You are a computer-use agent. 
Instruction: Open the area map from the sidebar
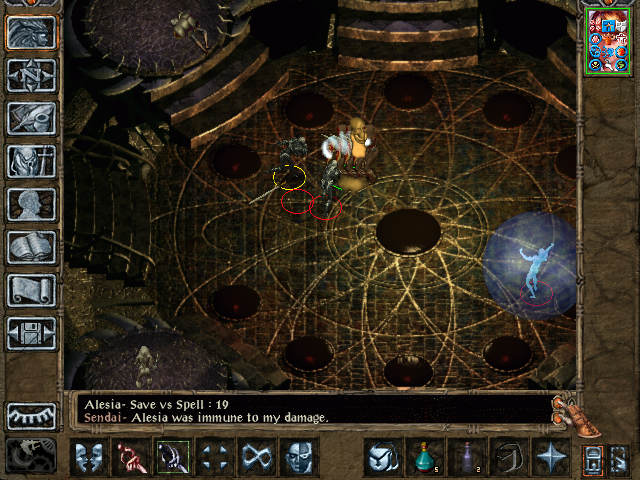(x=31, y=75)
